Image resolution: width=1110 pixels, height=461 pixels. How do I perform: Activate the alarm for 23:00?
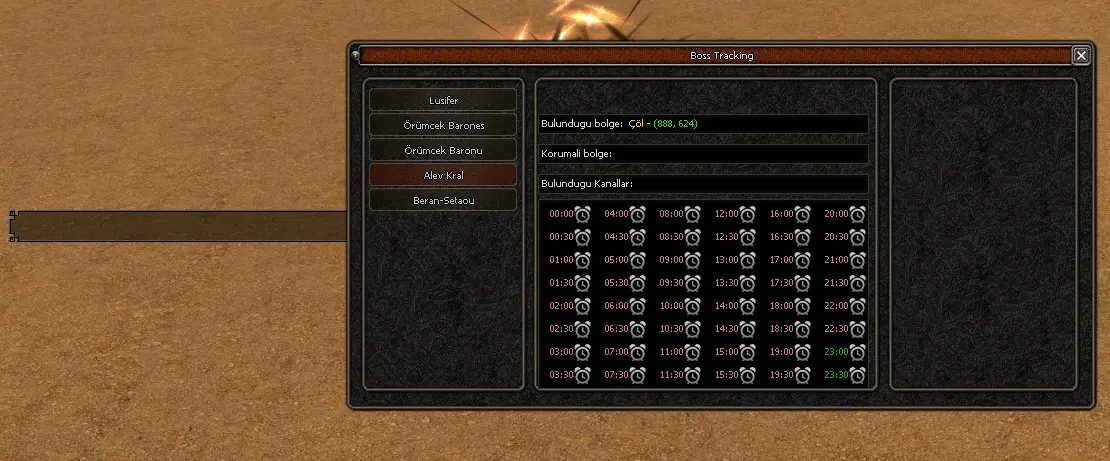857,351
